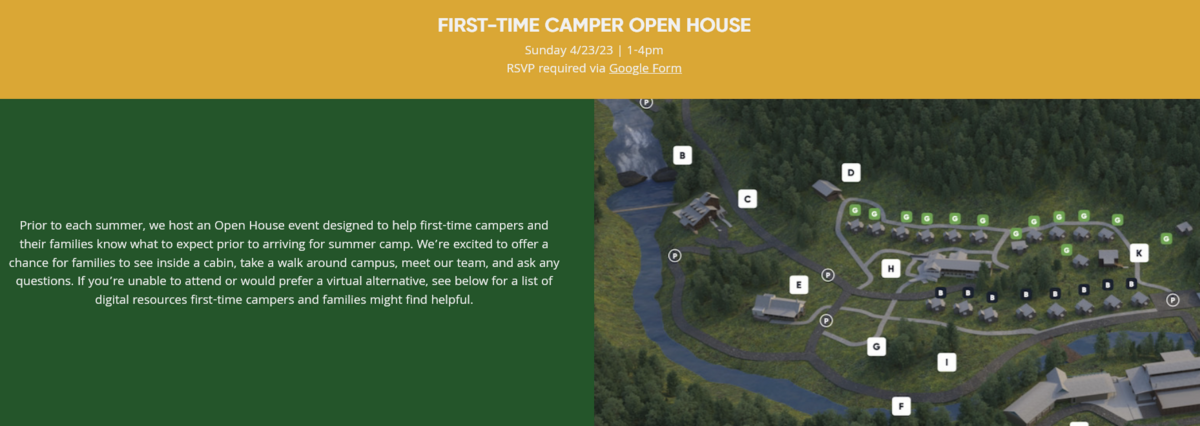Choose the D building marker on the map
This screenshot has height=426, width=1200.
coord(851,172)
